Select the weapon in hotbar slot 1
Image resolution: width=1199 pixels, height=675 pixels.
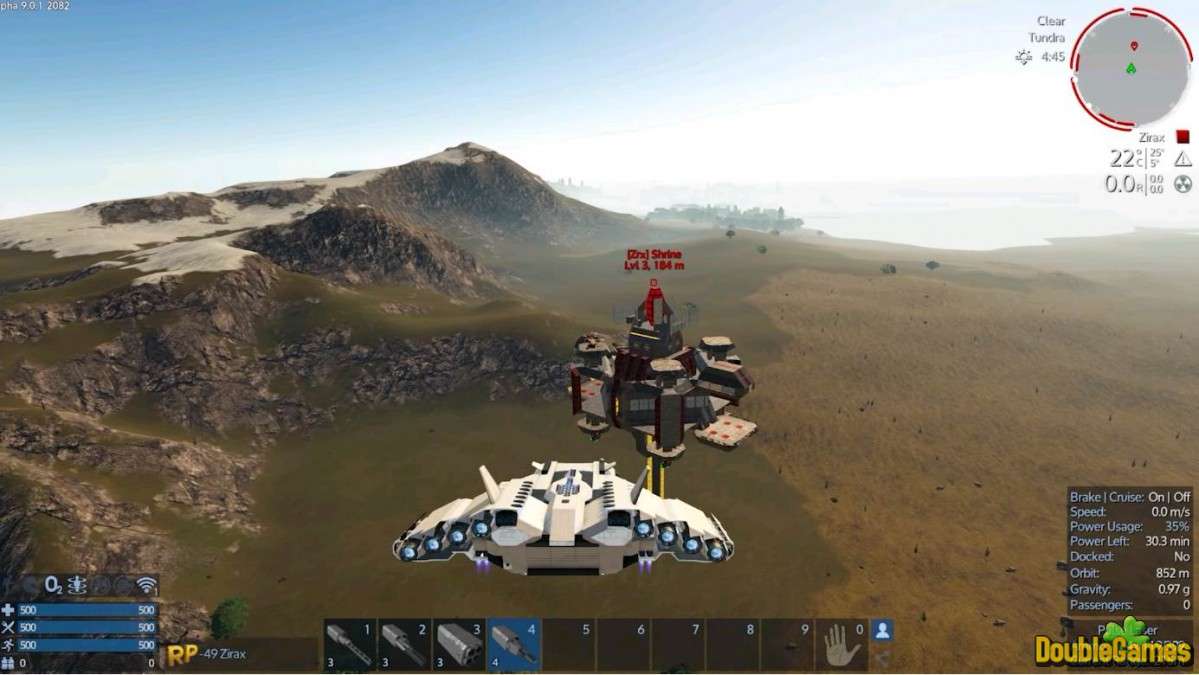350,644
